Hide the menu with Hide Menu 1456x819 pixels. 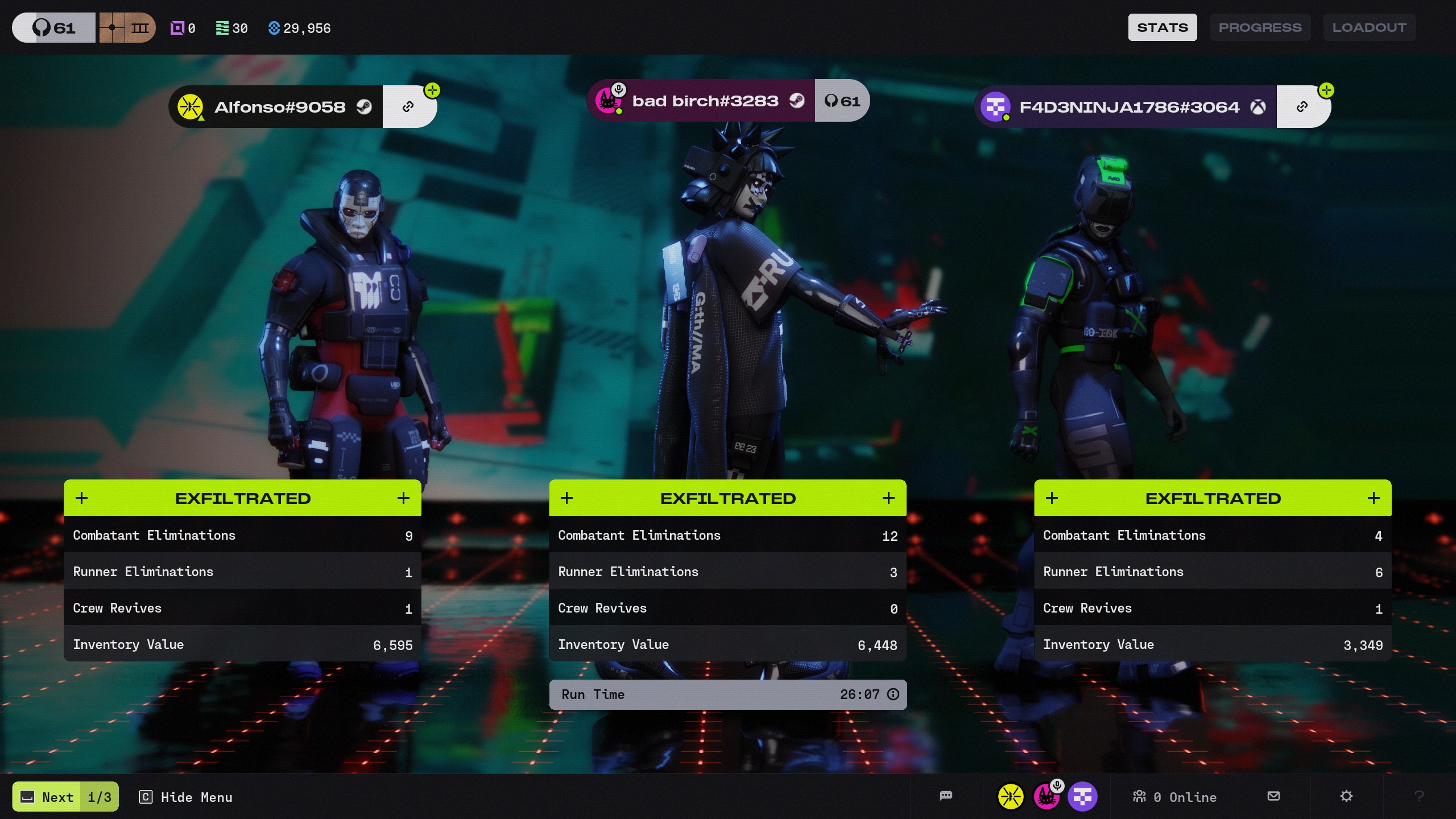[186, 797]
